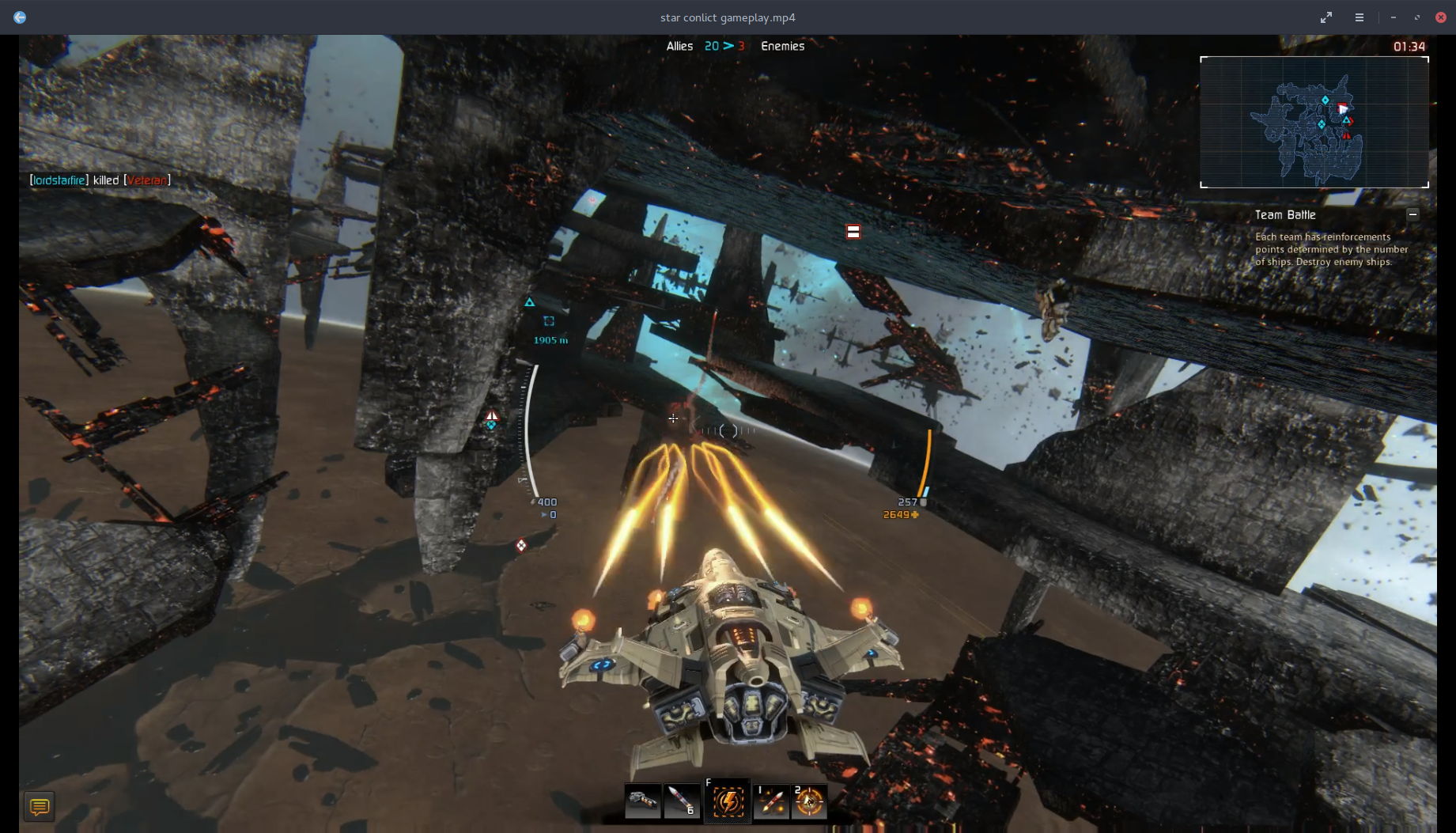The width and height of the screenshot is (1456, 833).
Task: Click the battle minimap
Action: click(x=1314, y=123)
